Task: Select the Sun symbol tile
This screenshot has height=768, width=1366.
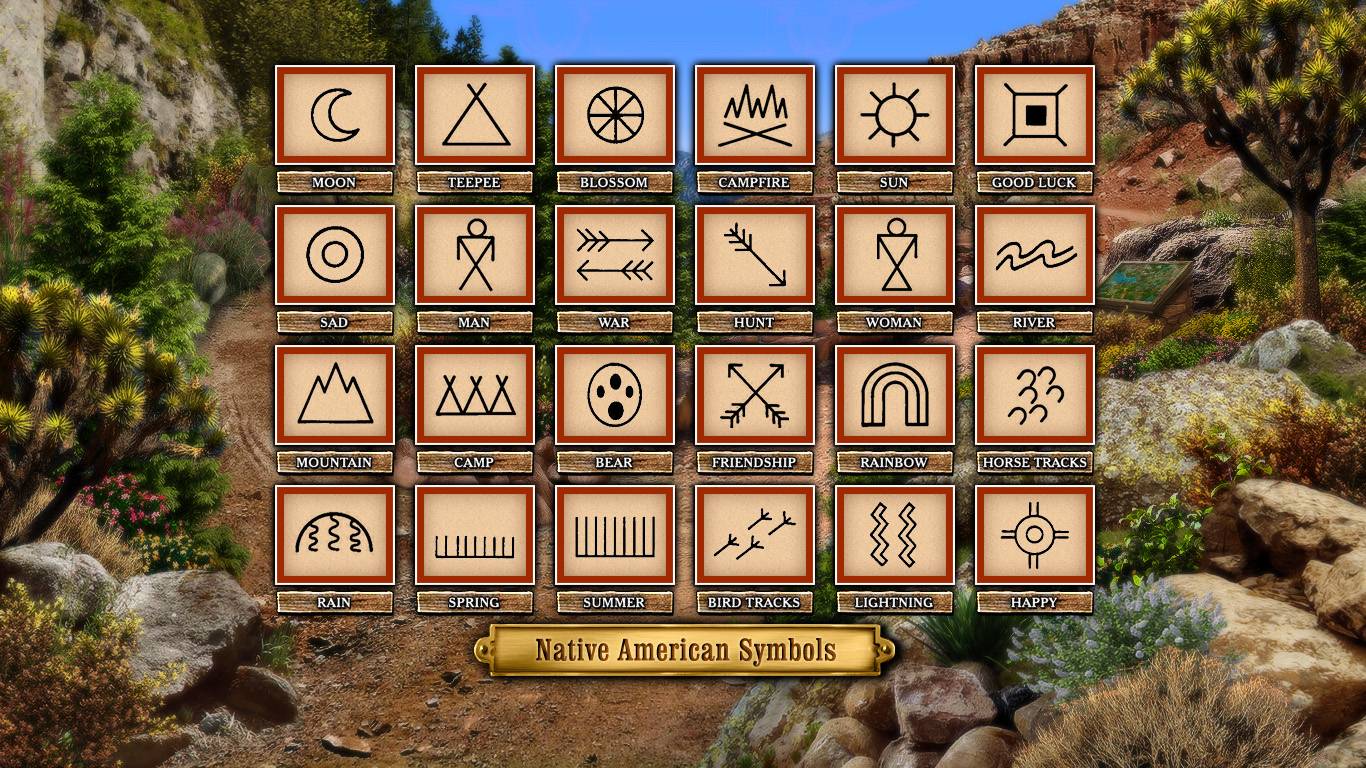Action: [895, 115]
